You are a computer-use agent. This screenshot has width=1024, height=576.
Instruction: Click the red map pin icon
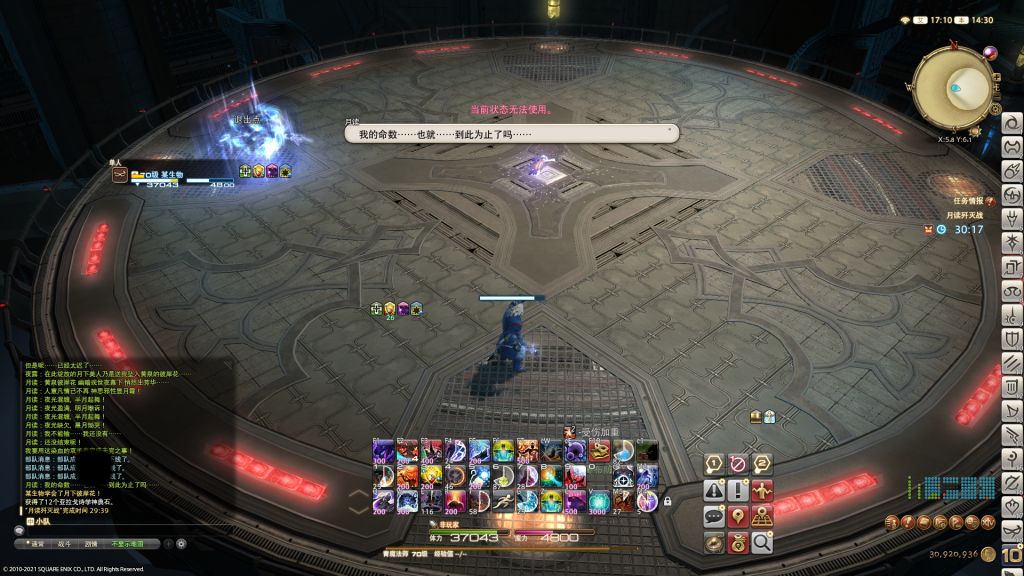click(x=738, y=517)
